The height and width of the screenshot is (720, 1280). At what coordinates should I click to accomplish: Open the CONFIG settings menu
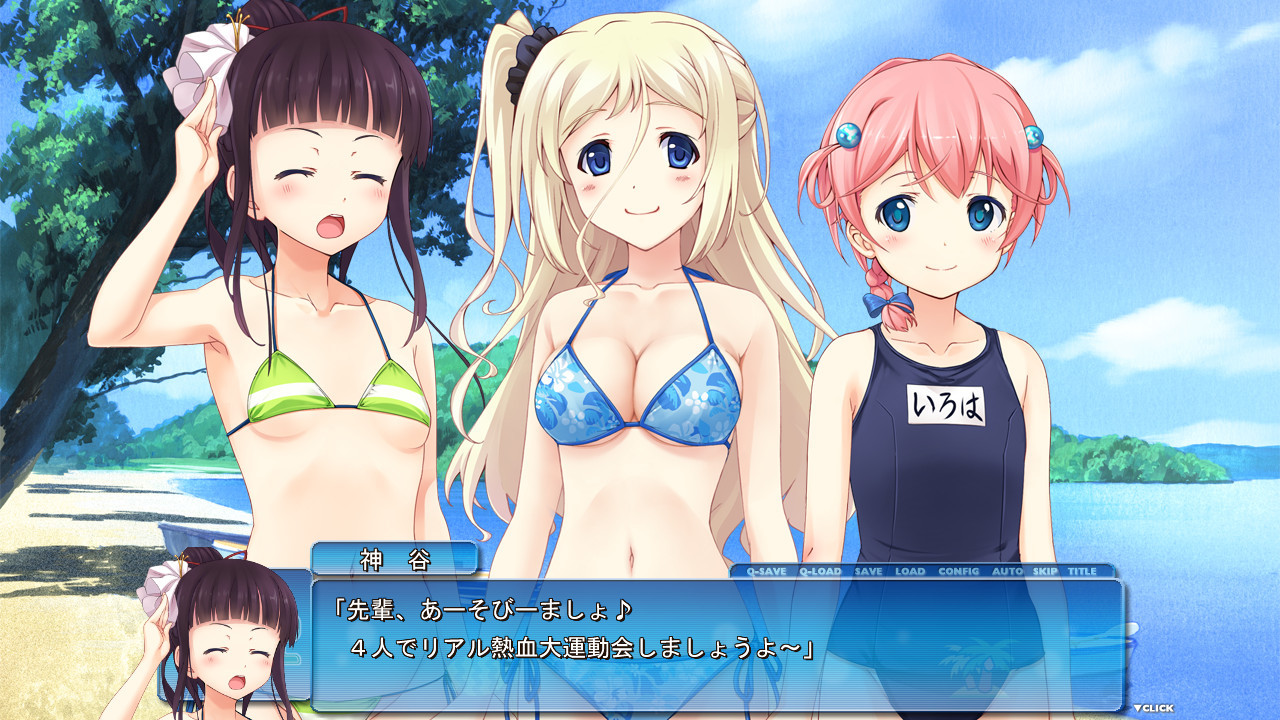960,572
